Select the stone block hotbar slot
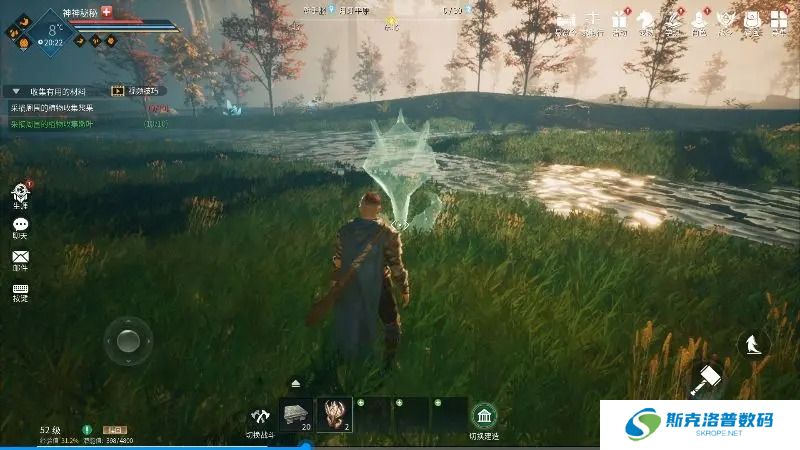Screen dimensions: 800x450 coord(297,414)
